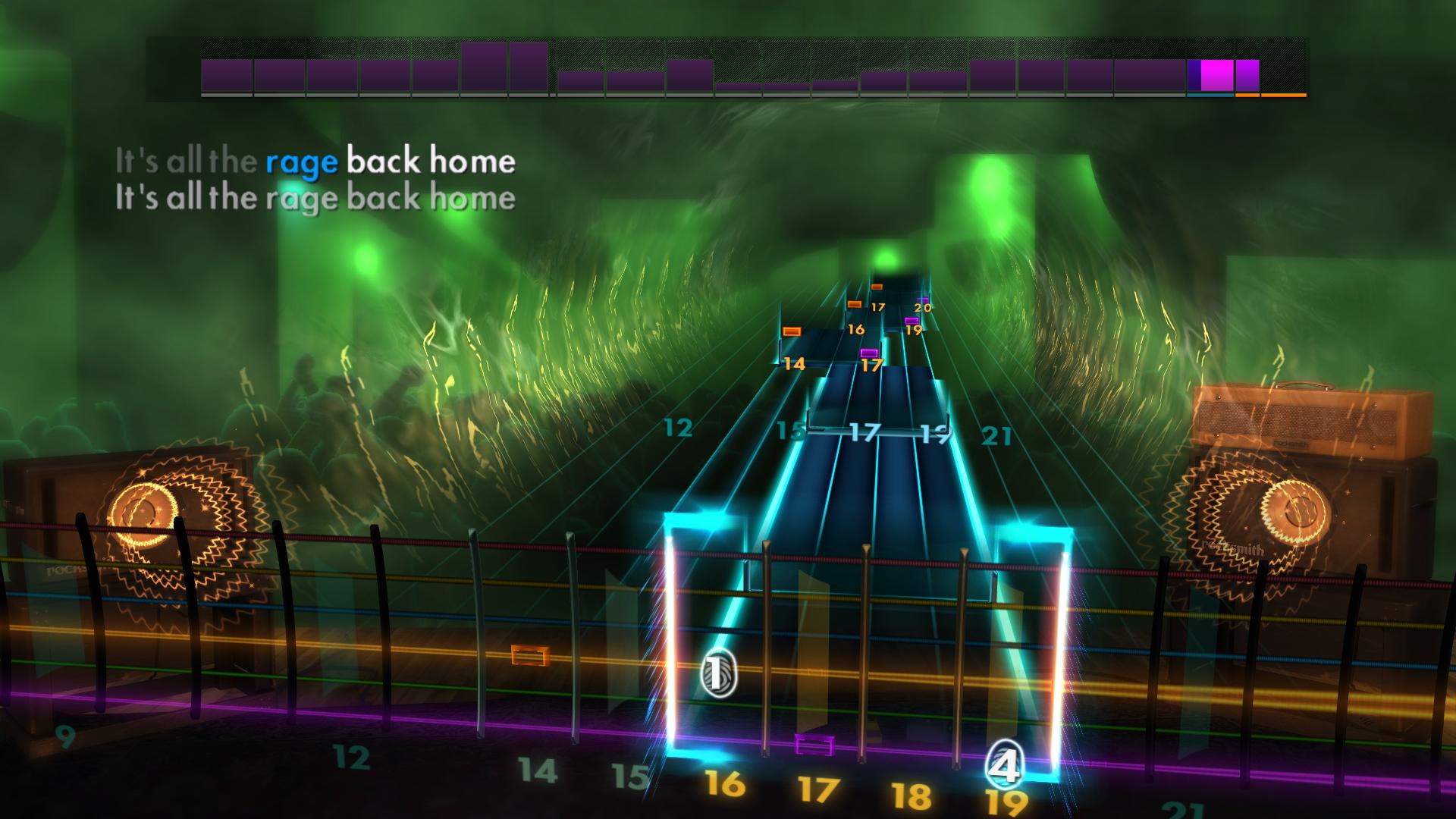The width and height of the screenshot is (1456, 819).
Task: Click the purple note marked 20
Action: click(923, 300)
